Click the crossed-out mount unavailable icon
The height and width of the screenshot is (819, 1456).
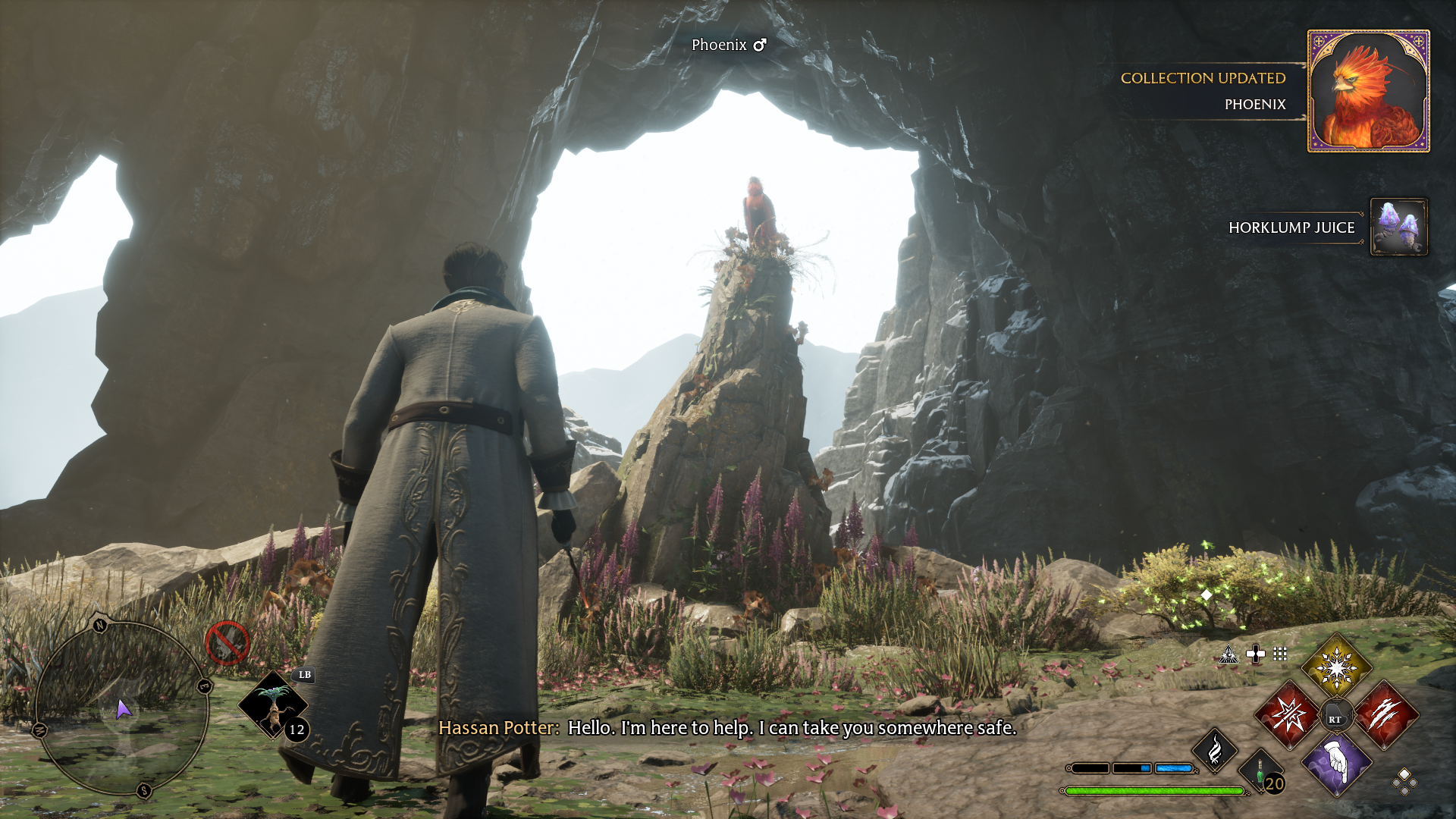(227, 643)
